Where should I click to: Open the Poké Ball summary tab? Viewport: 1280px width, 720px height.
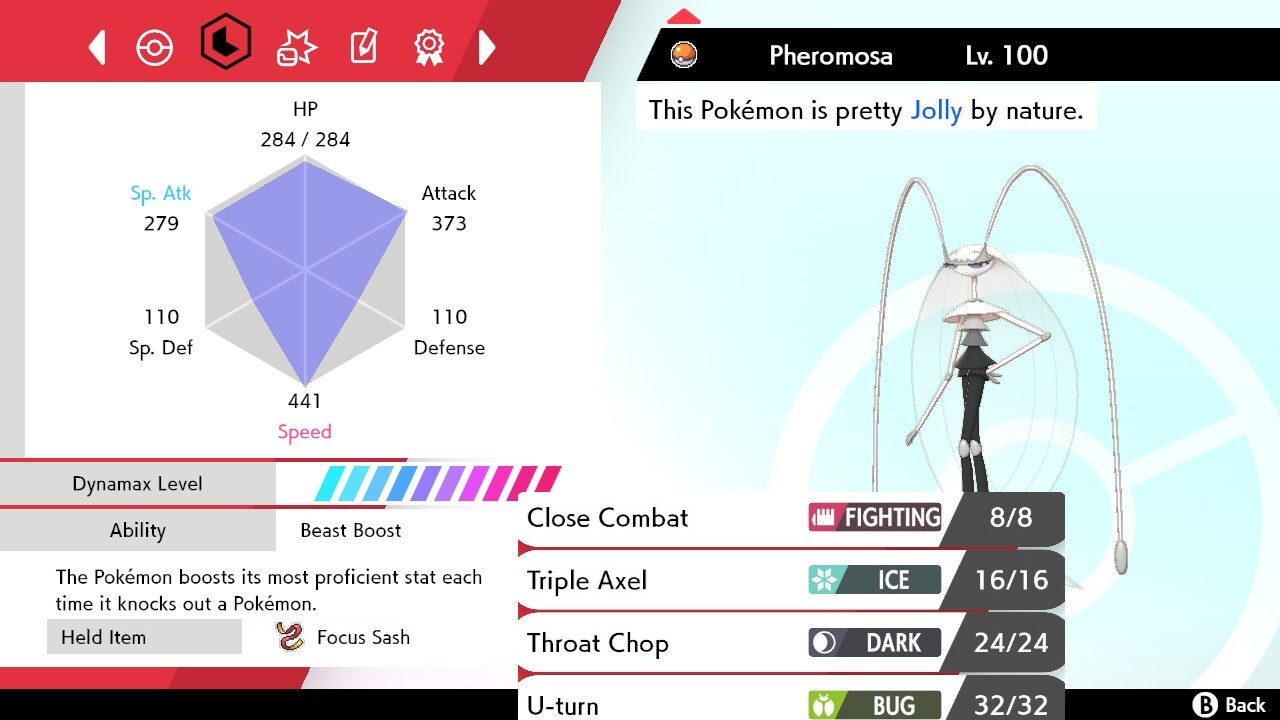tap(155, 46)
